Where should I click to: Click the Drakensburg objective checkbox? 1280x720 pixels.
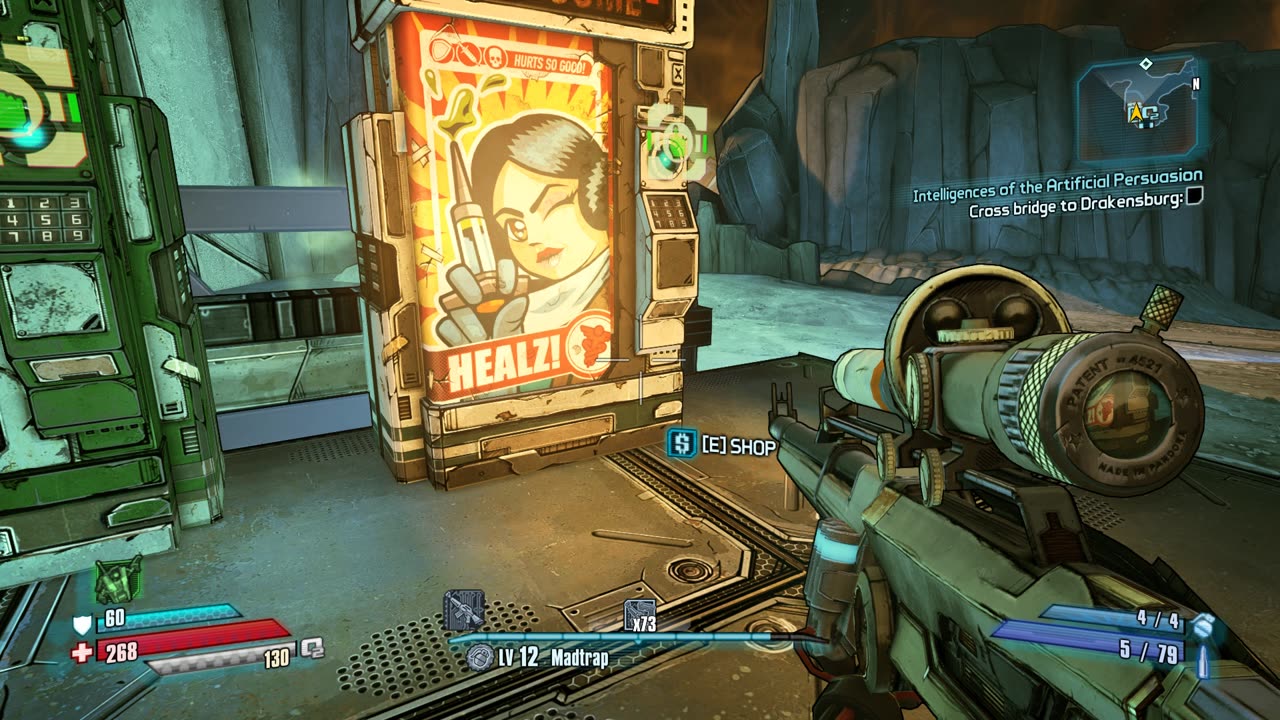pos(1193,198)
